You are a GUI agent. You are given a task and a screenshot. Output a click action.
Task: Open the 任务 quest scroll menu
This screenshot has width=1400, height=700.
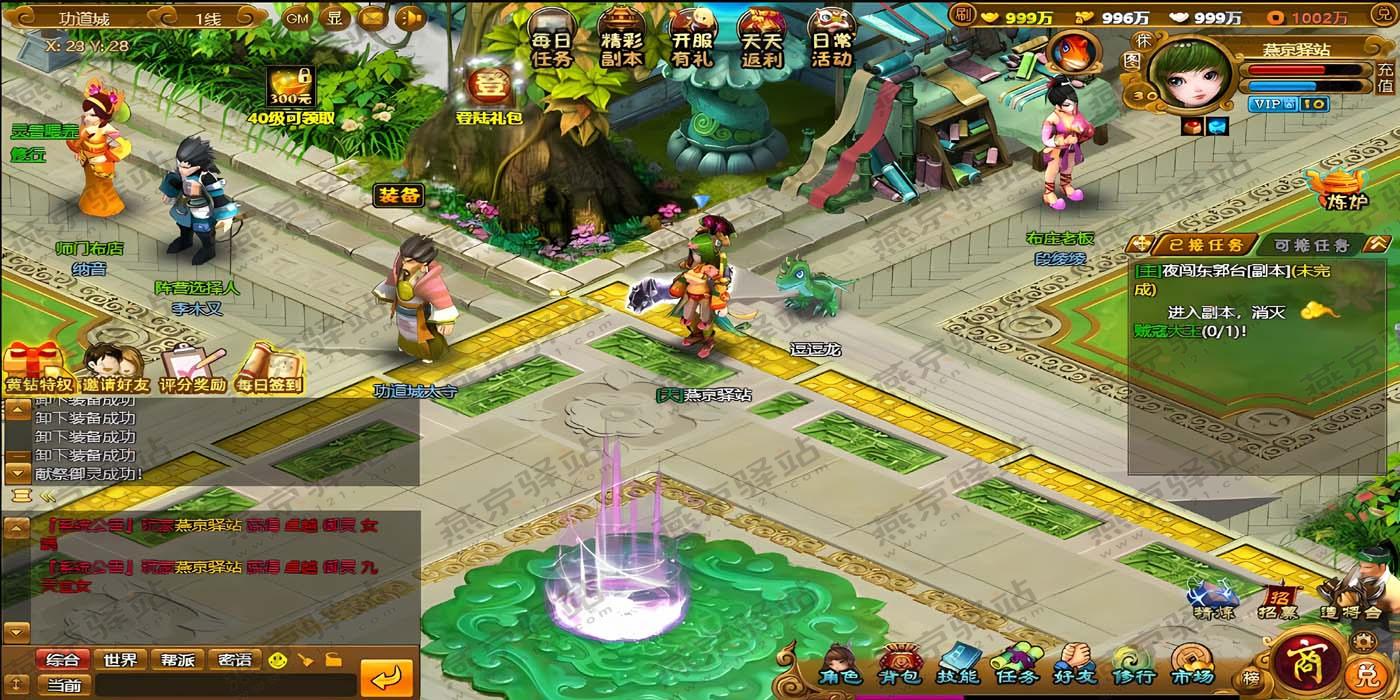(1016, 668)
